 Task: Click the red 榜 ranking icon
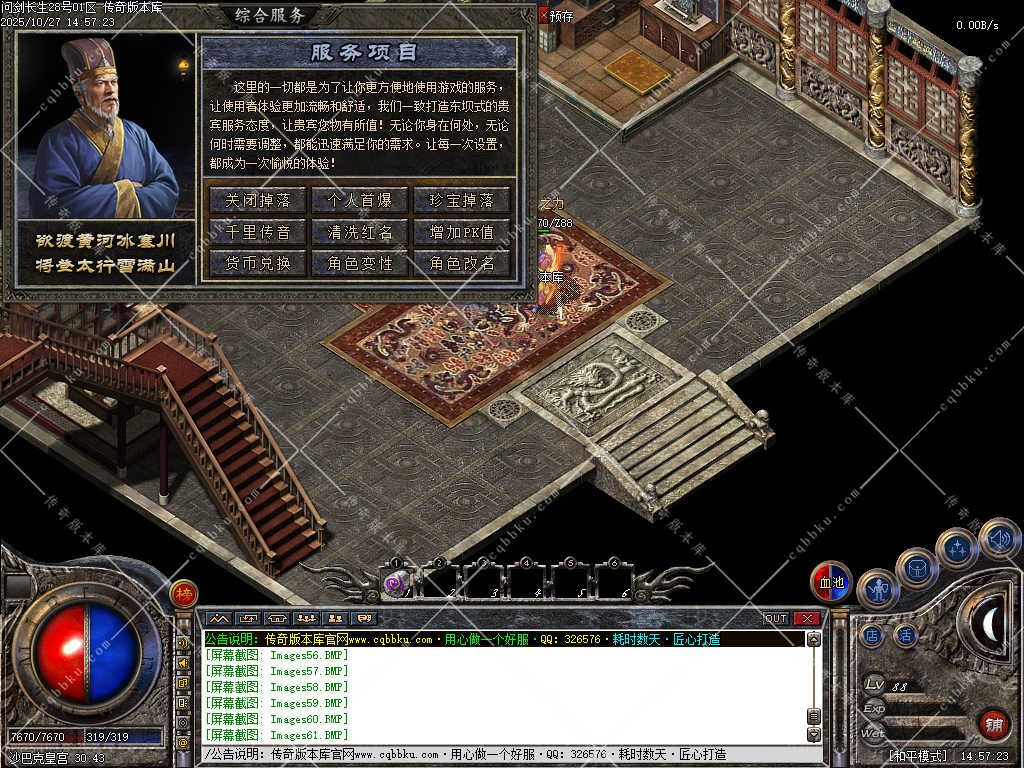183,594
